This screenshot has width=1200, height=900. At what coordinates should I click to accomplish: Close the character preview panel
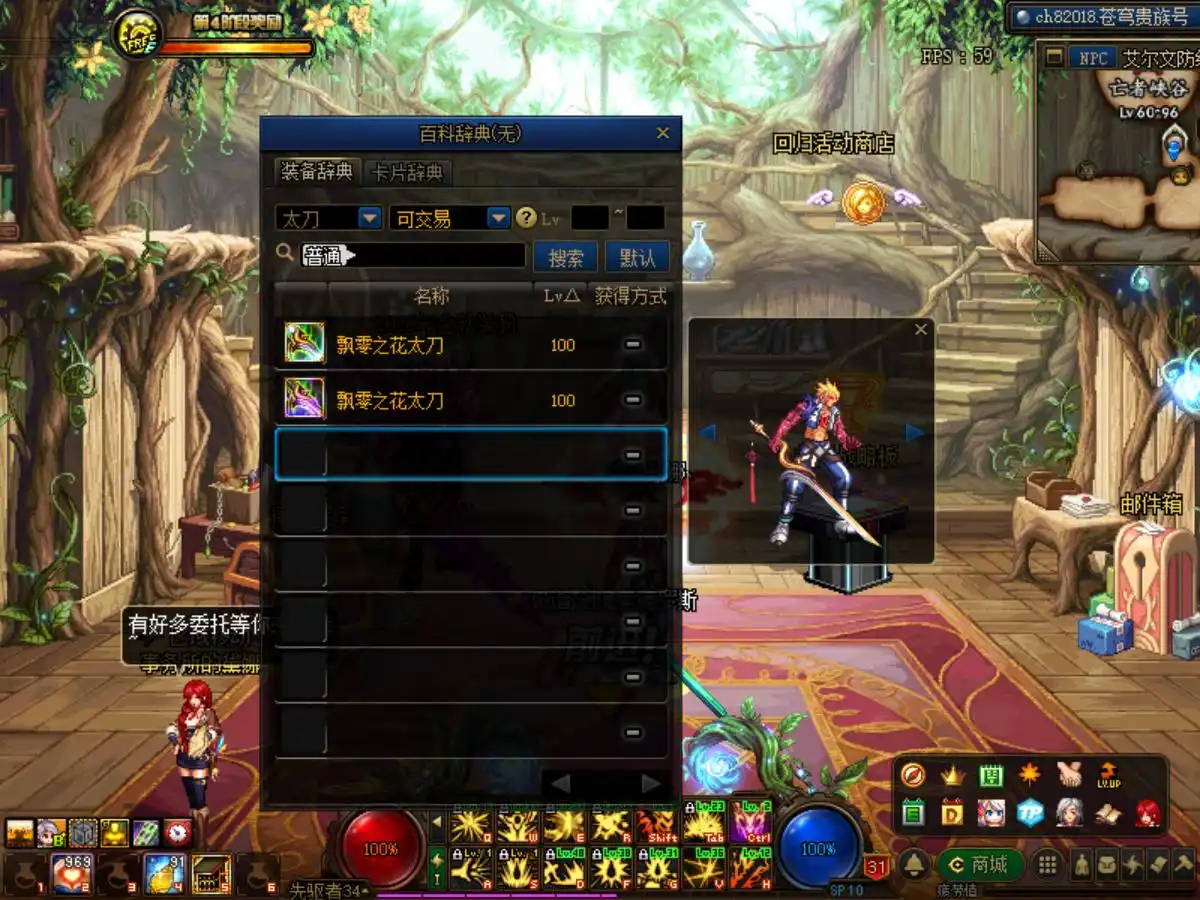(x=921, y=329)
